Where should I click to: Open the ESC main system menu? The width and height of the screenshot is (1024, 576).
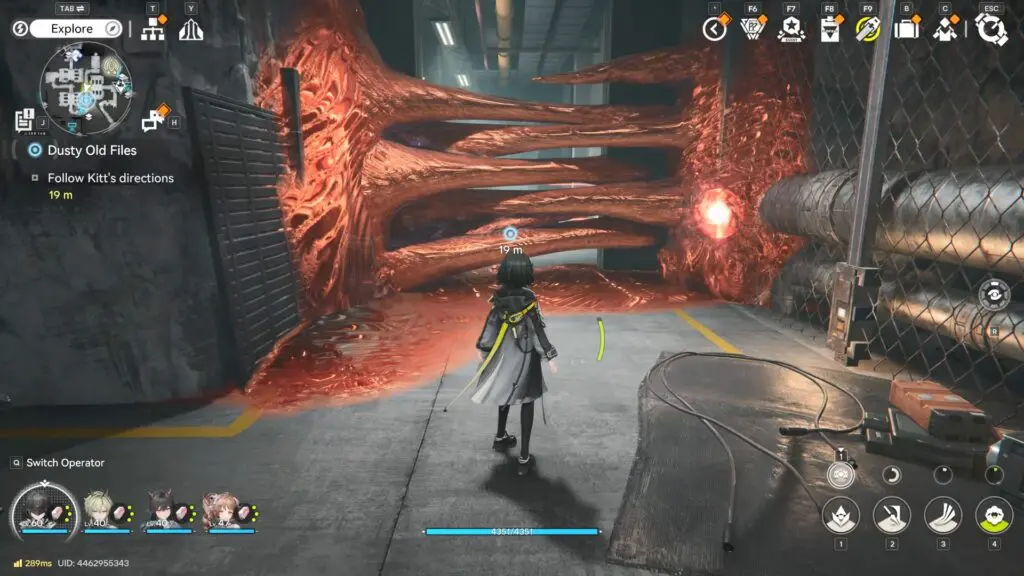click(x=991, y=29)
